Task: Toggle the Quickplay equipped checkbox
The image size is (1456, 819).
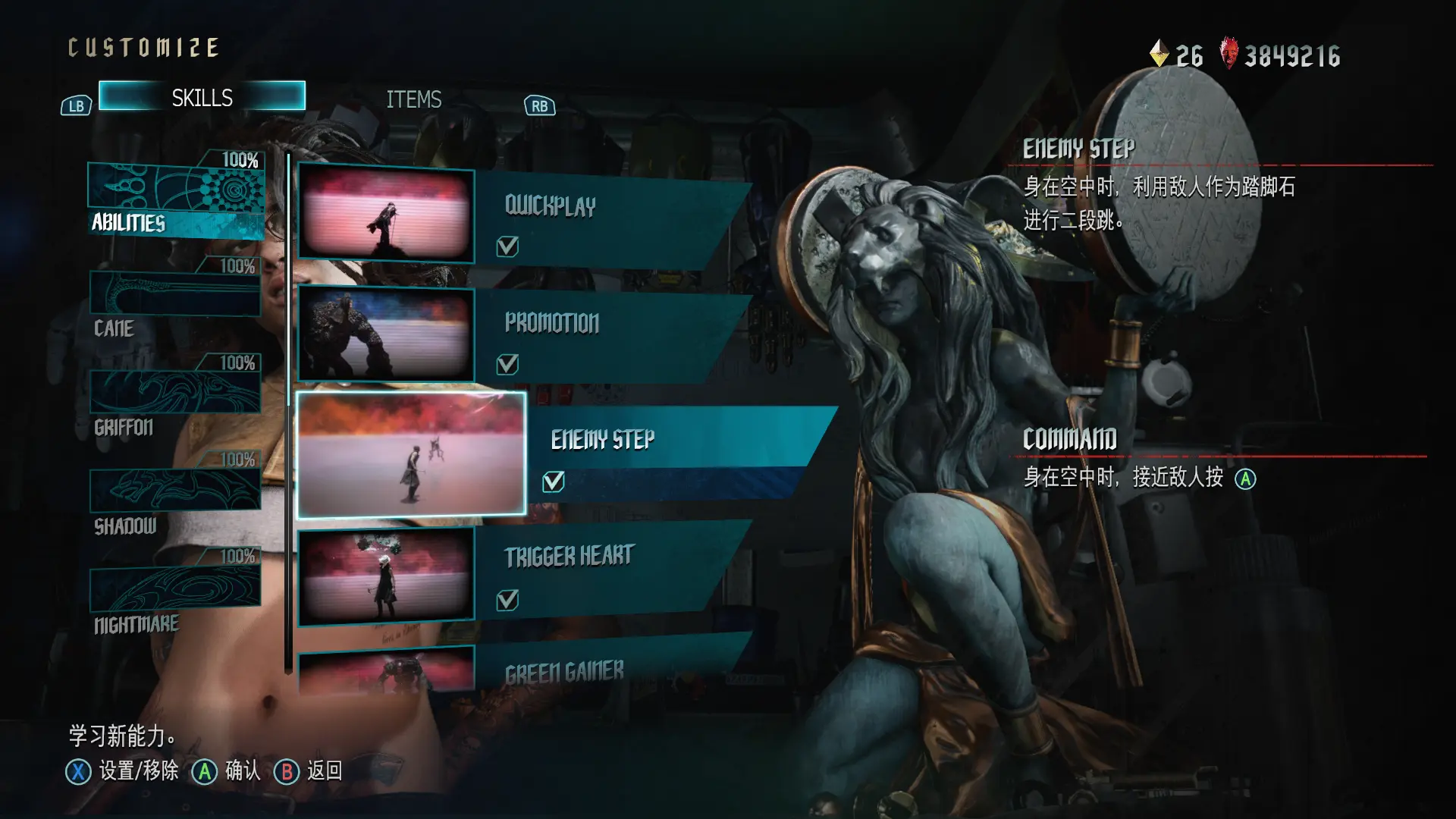Action: [x=507, y=246]
